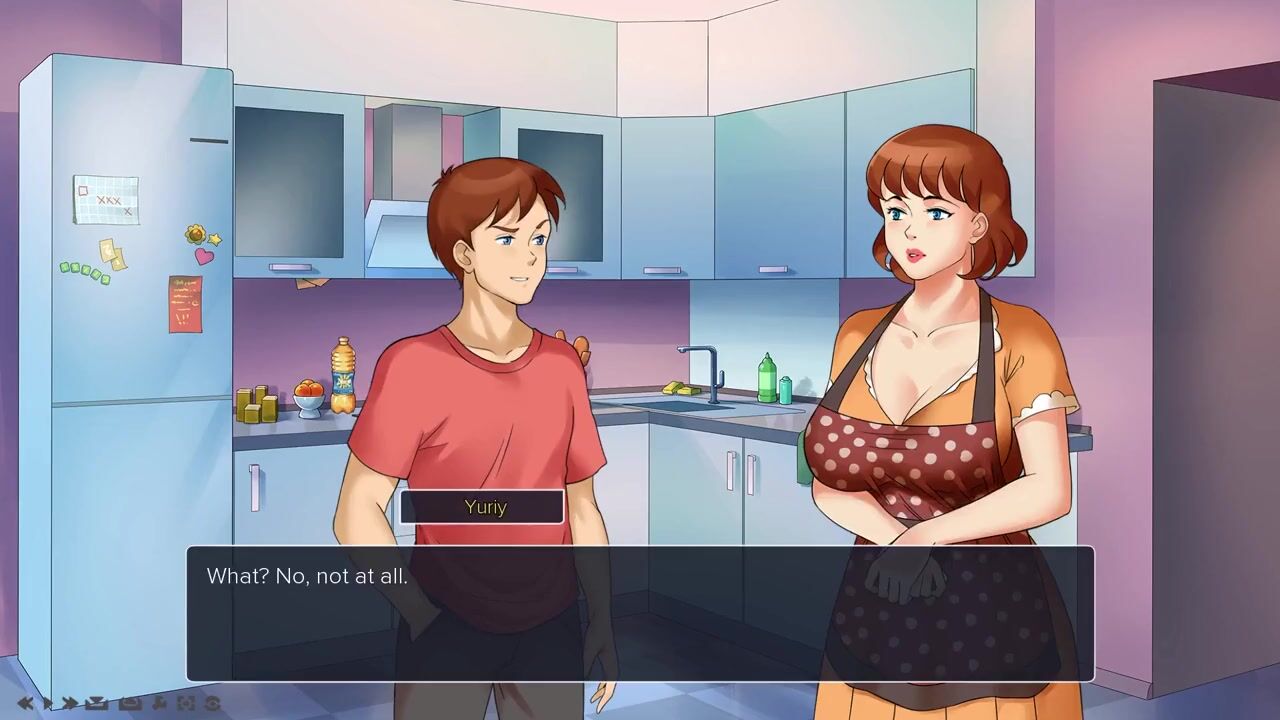Open settings via the wrench icon
This screenshot has width=1280, height=720.
click(x=159, y=703)
